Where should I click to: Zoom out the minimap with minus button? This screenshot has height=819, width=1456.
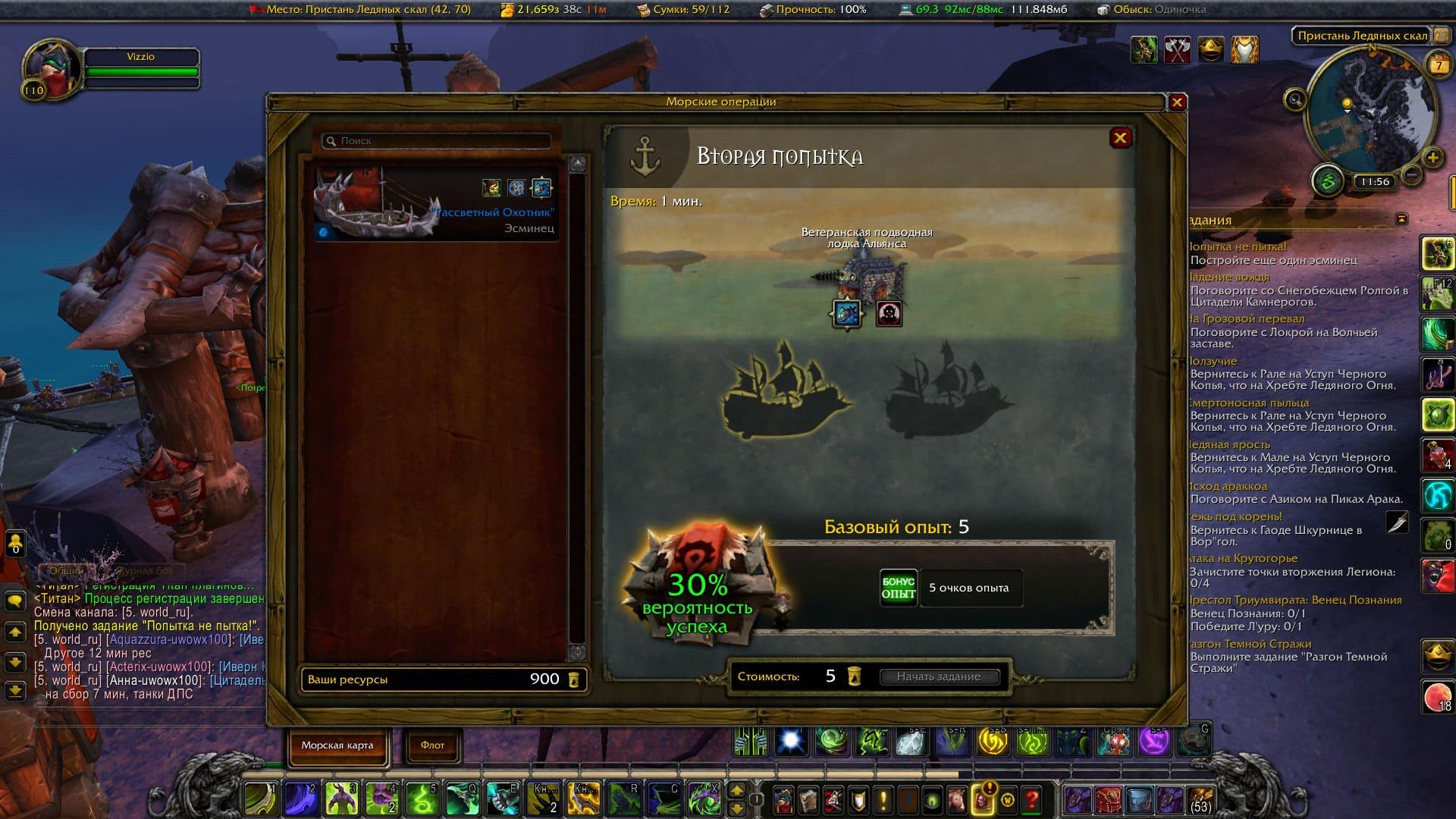click(1411, 175)
